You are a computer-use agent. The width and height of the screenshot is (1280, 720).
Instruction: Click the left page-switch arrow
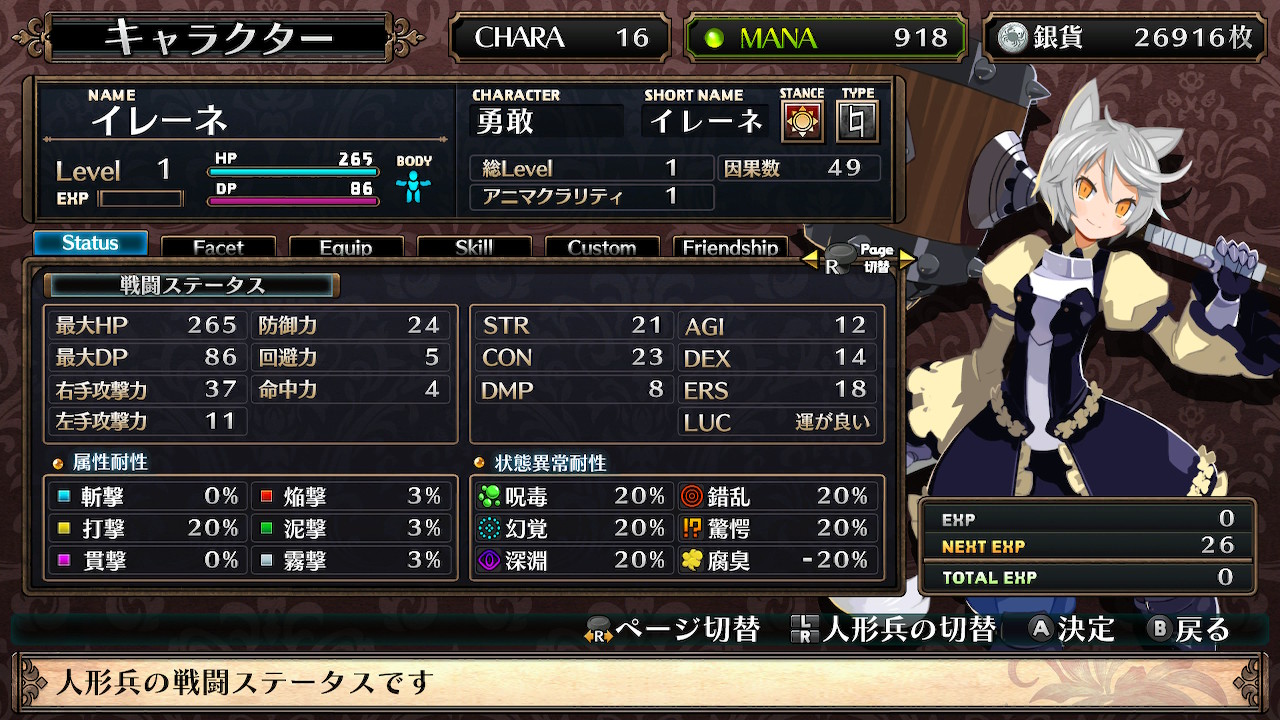pos(810,260)
